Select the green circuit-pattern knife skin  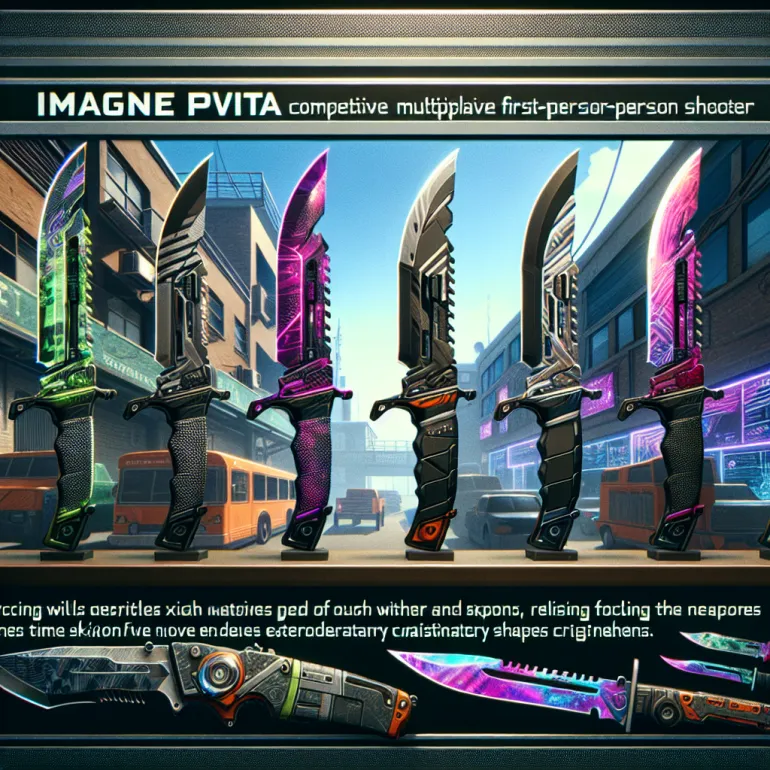pyautogui.click(x=60, y=350)
